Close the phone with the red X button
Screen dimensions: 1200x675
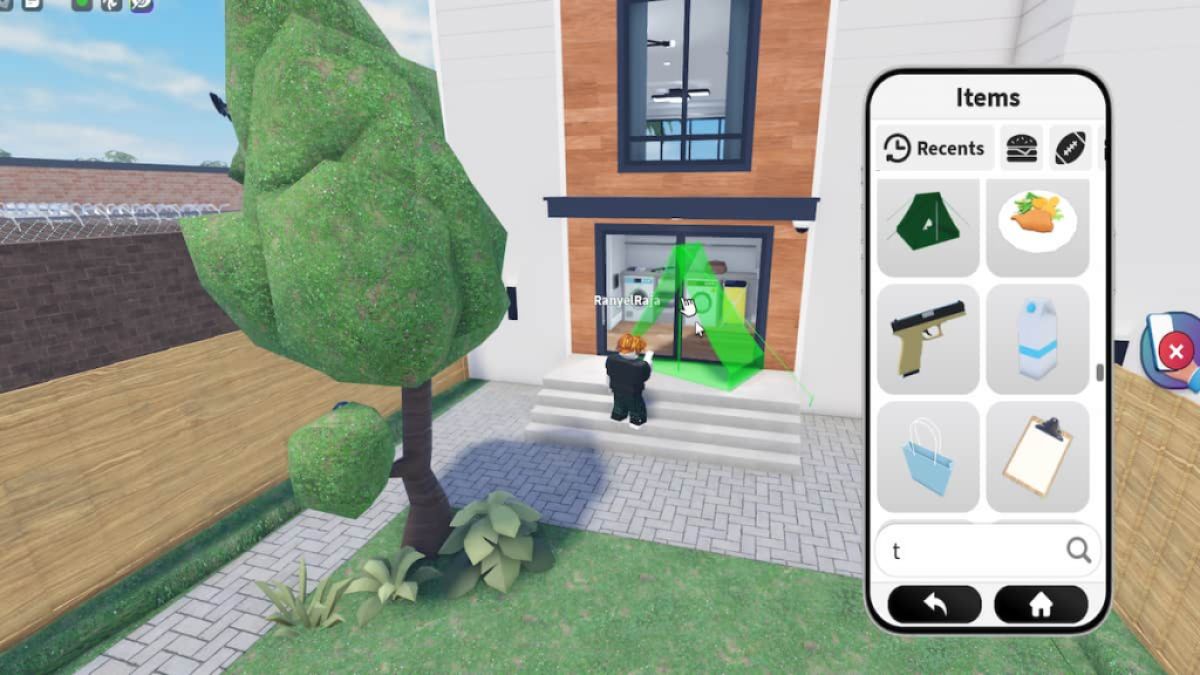(1176, 352)
